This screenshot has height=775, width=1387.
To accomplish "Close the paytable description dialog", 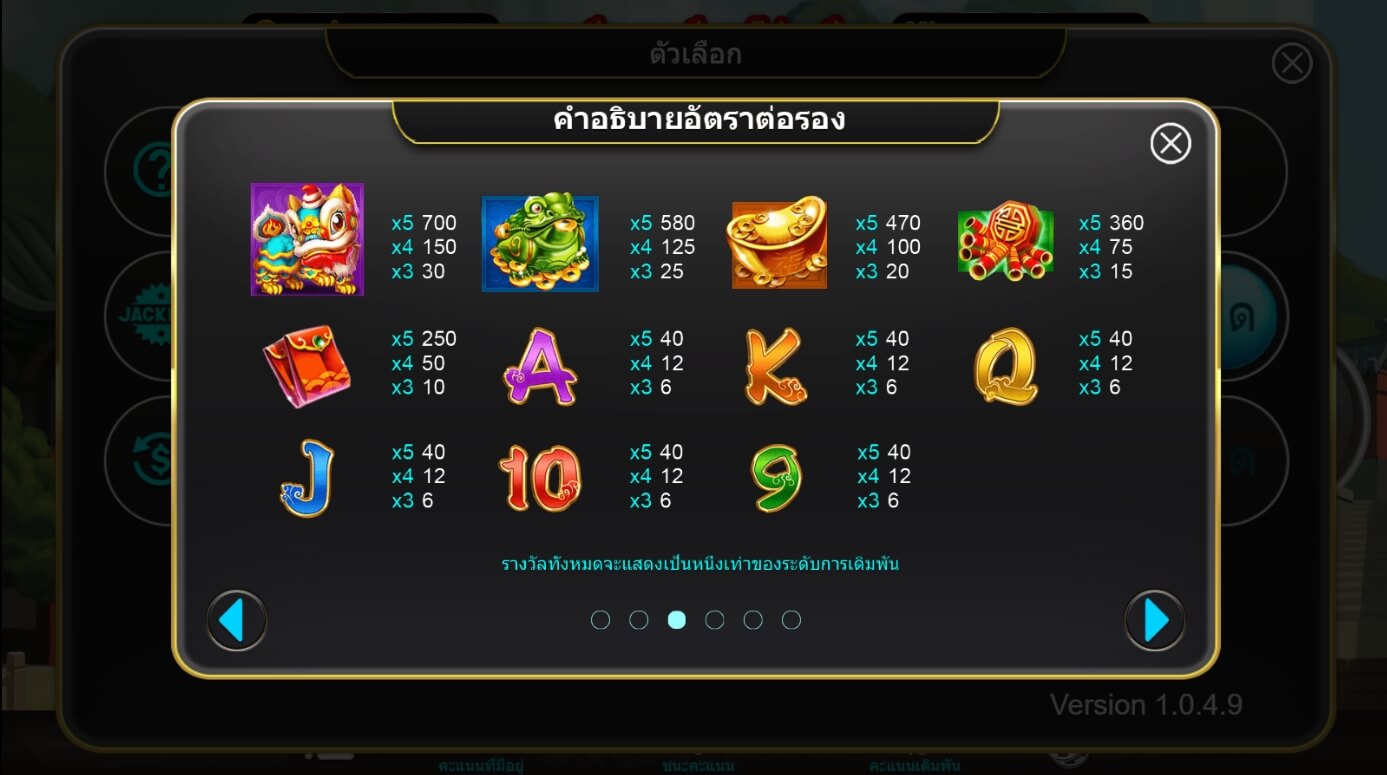I will tap(1170, 143).
